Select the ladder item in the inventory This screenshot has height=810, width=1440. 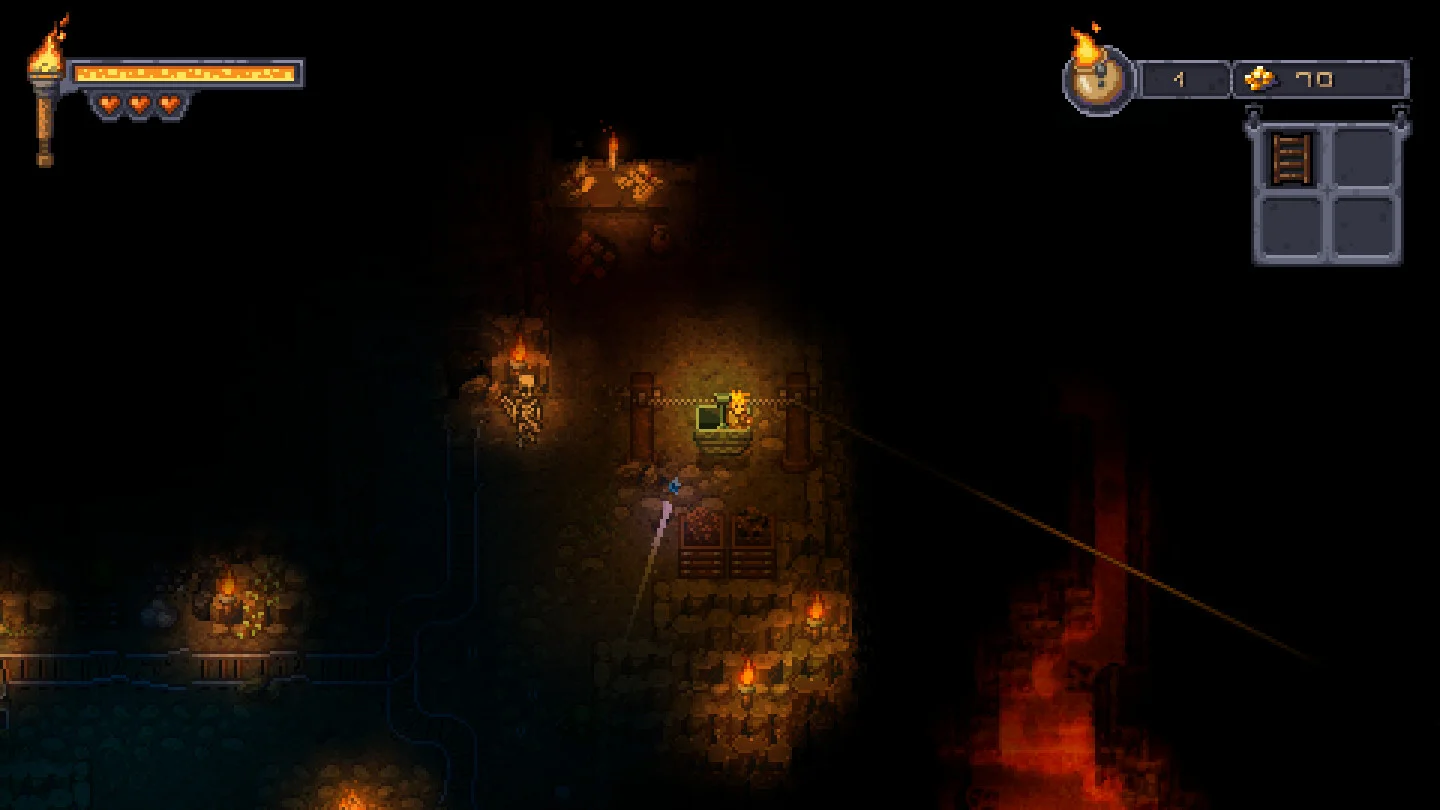click(x=1290, y=160)
